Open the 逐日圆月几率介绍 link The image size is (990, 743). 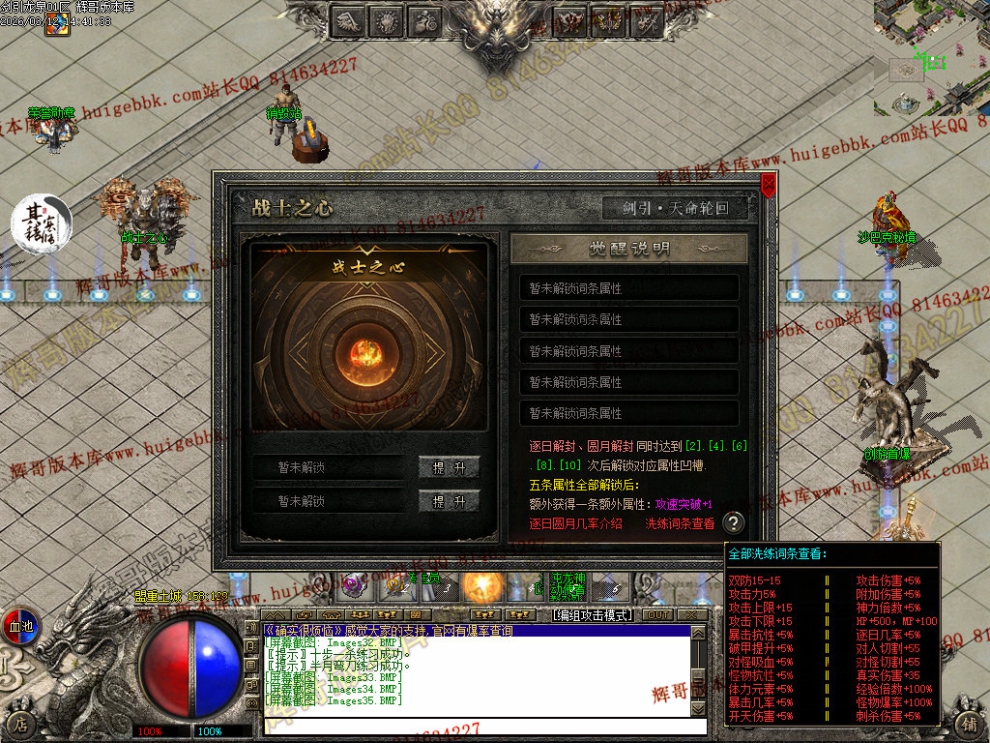click(576, 523)
